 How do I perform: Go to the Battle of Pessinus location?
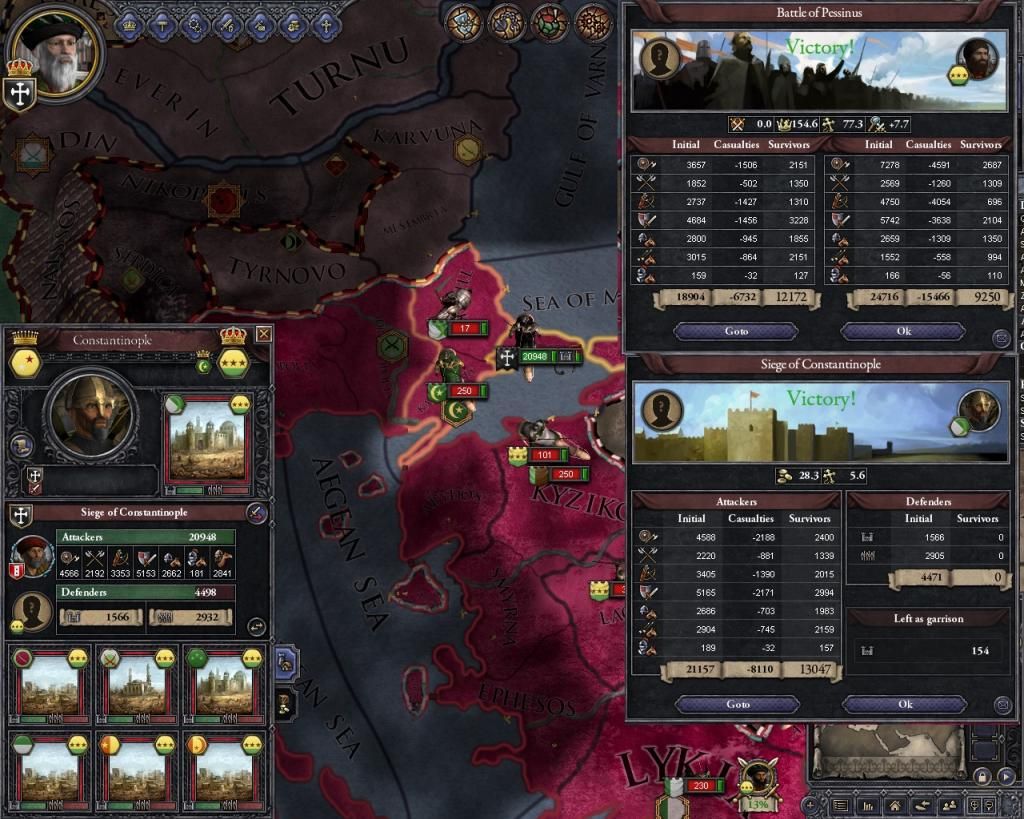click(x=736, y=331)
